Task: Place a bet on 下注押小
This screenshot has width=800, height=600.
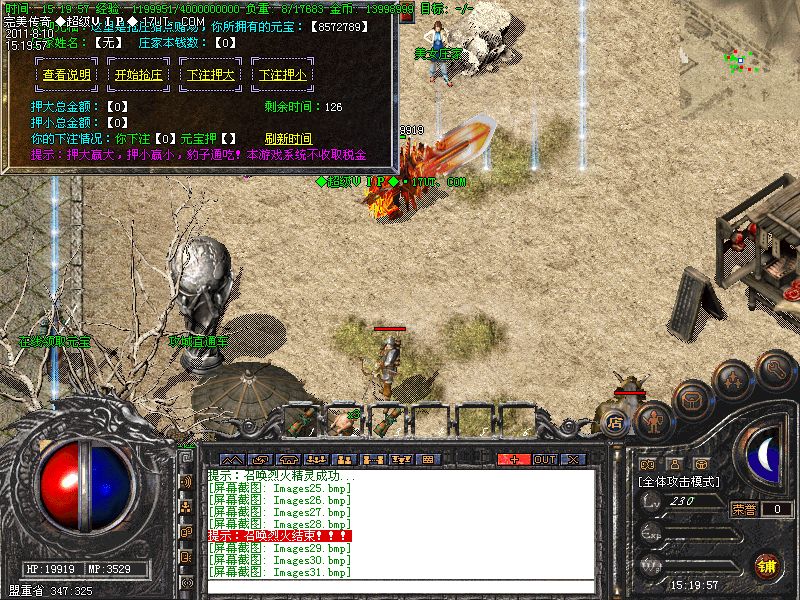Action: (x=282, y=75)
